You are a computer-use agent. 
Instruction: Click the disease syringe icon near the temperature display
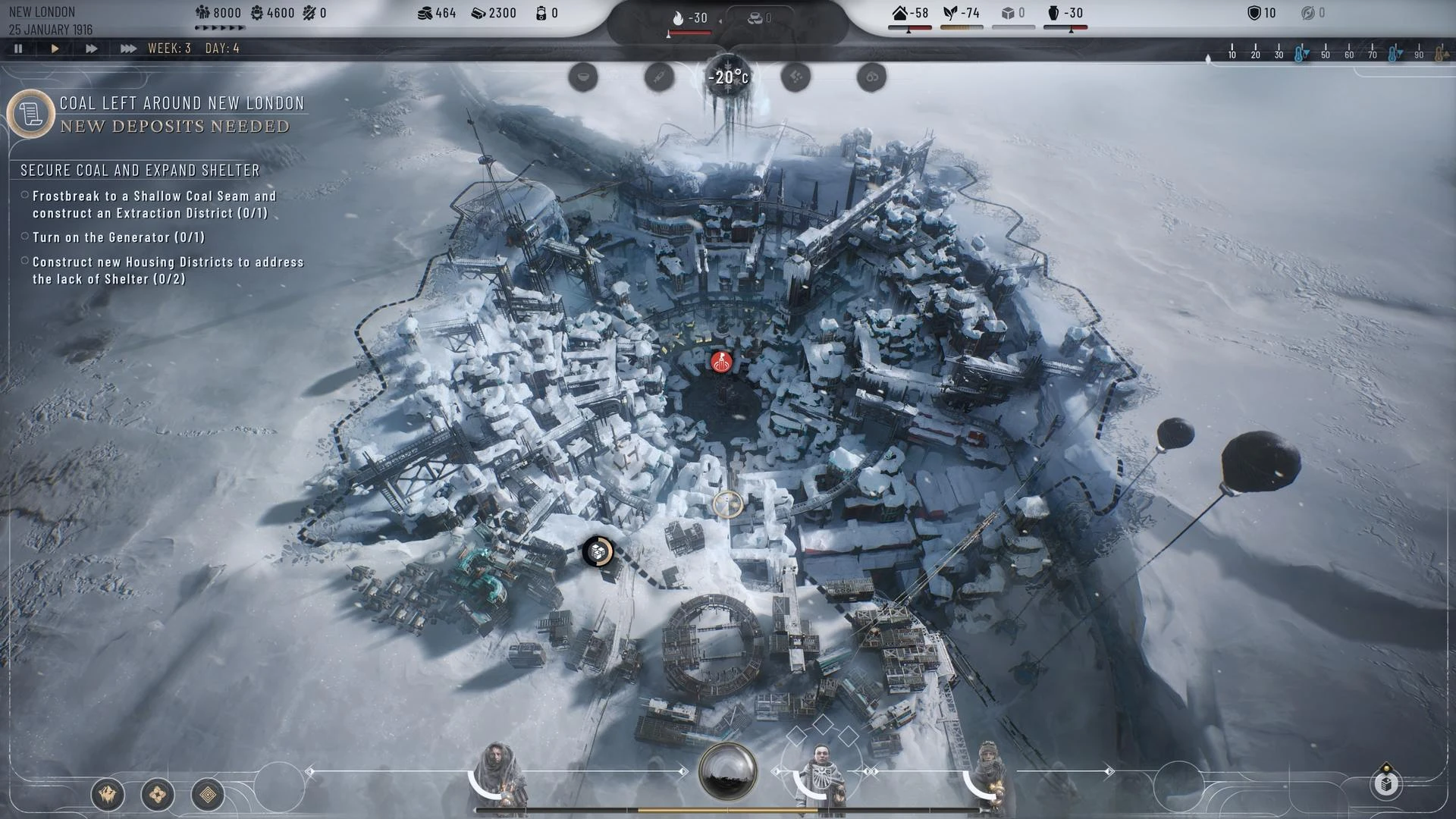coord(658,76)
